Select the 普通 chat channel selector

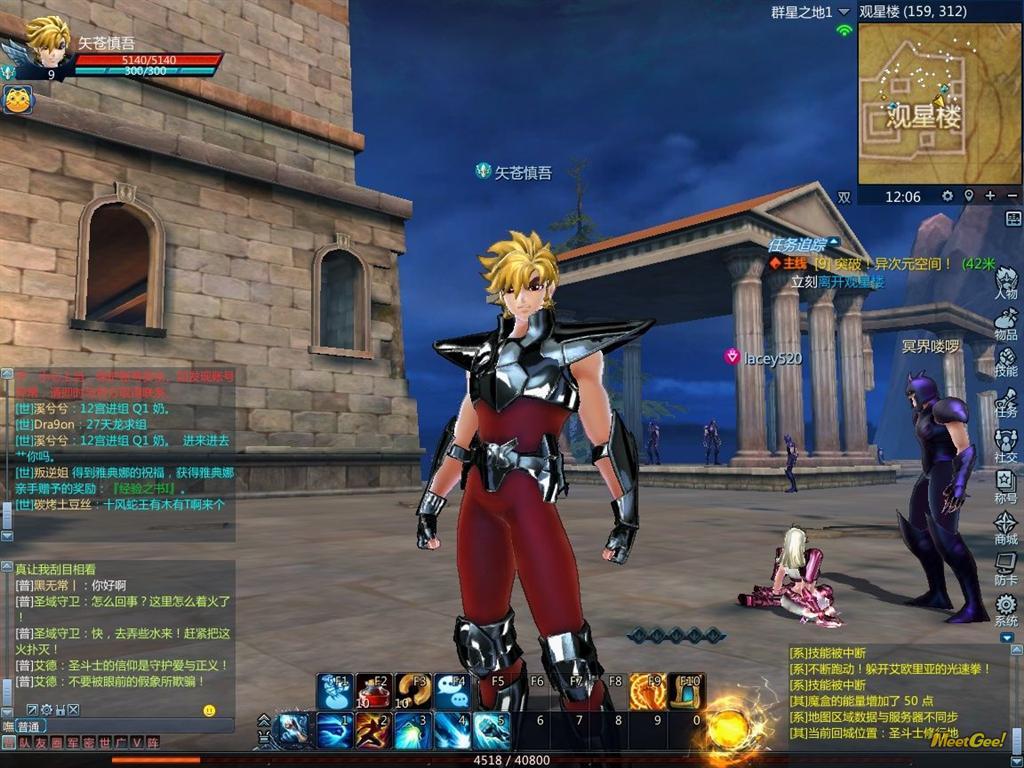pos(28,726)
